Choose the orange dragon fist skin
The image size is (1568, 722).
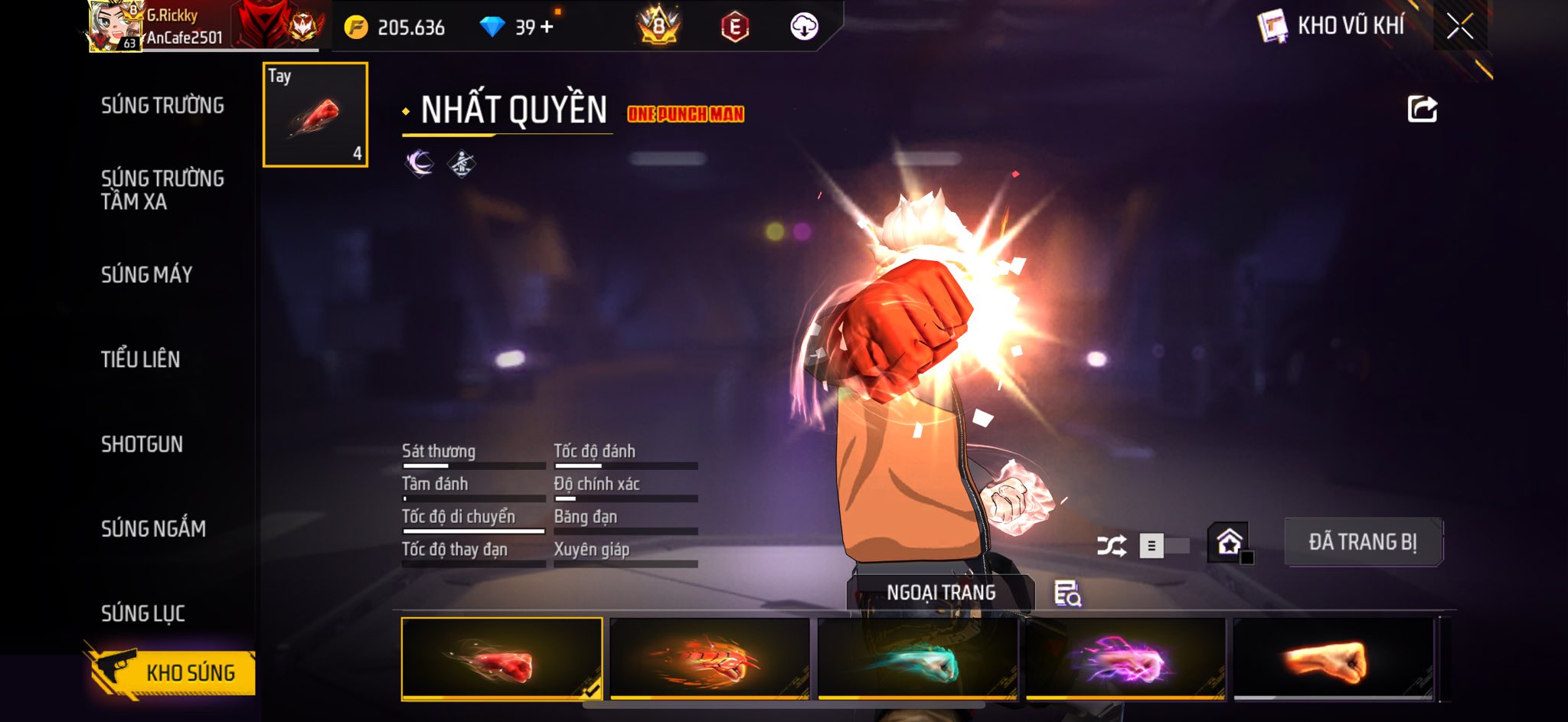[x=710, y=659]
